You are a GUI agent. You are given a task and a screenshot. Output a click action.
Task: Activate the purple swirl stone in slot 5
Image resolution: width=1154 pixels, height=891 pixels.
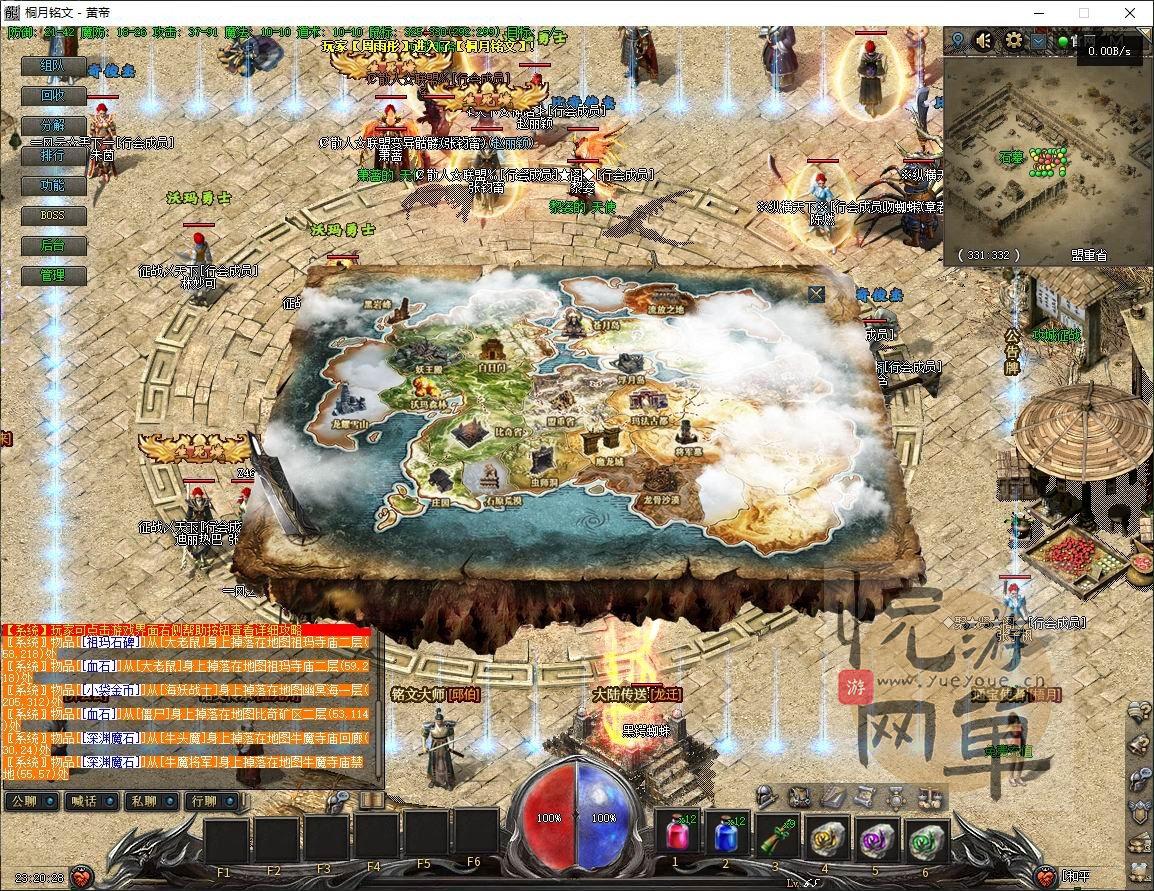click(875, 835)
